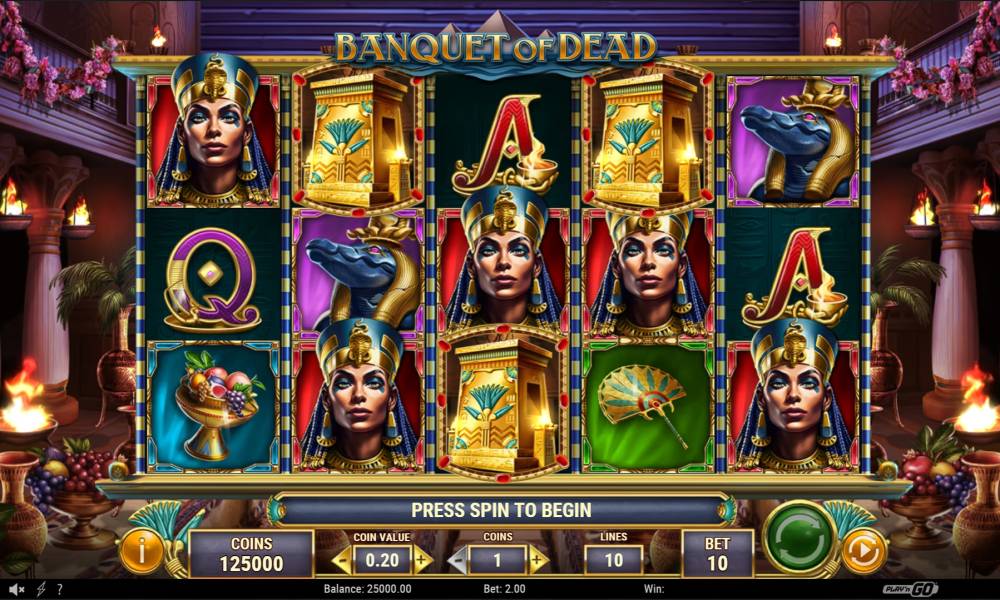This screenshot has width=1000, height=600.
Task: Increase the coin value
Action: [423, 560]
